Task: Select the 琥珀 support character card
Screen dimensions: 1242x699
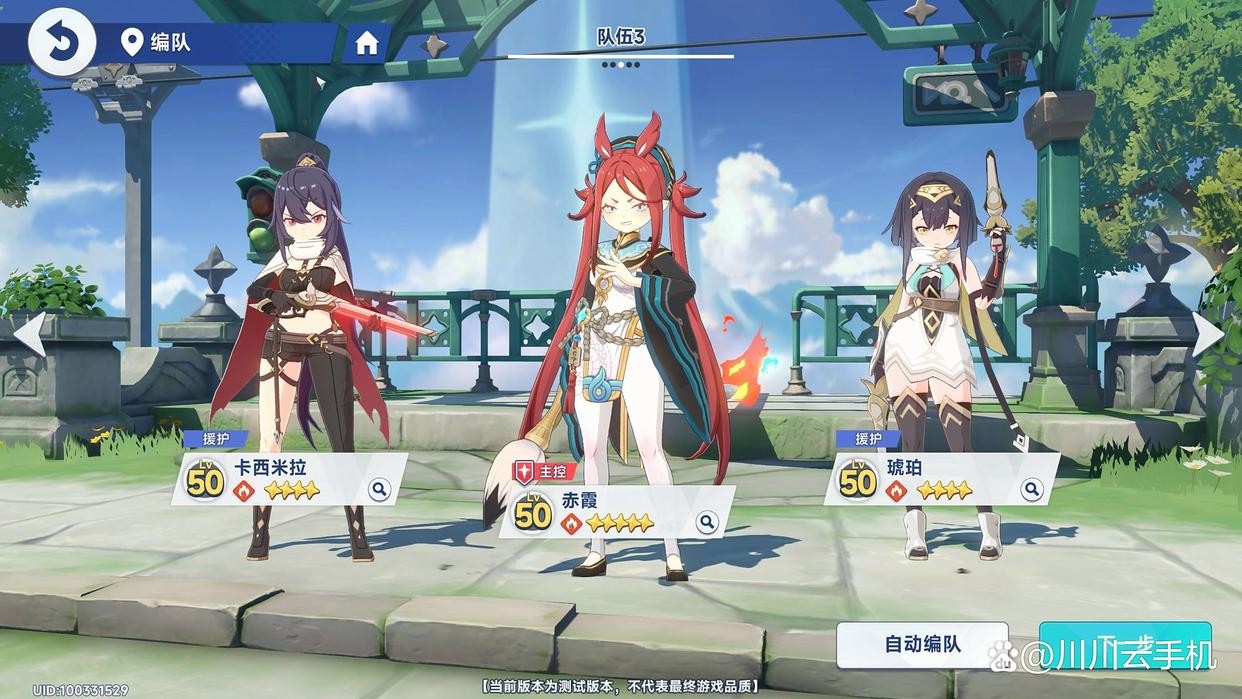Action: pyautogui.click(x=938, y=480)
